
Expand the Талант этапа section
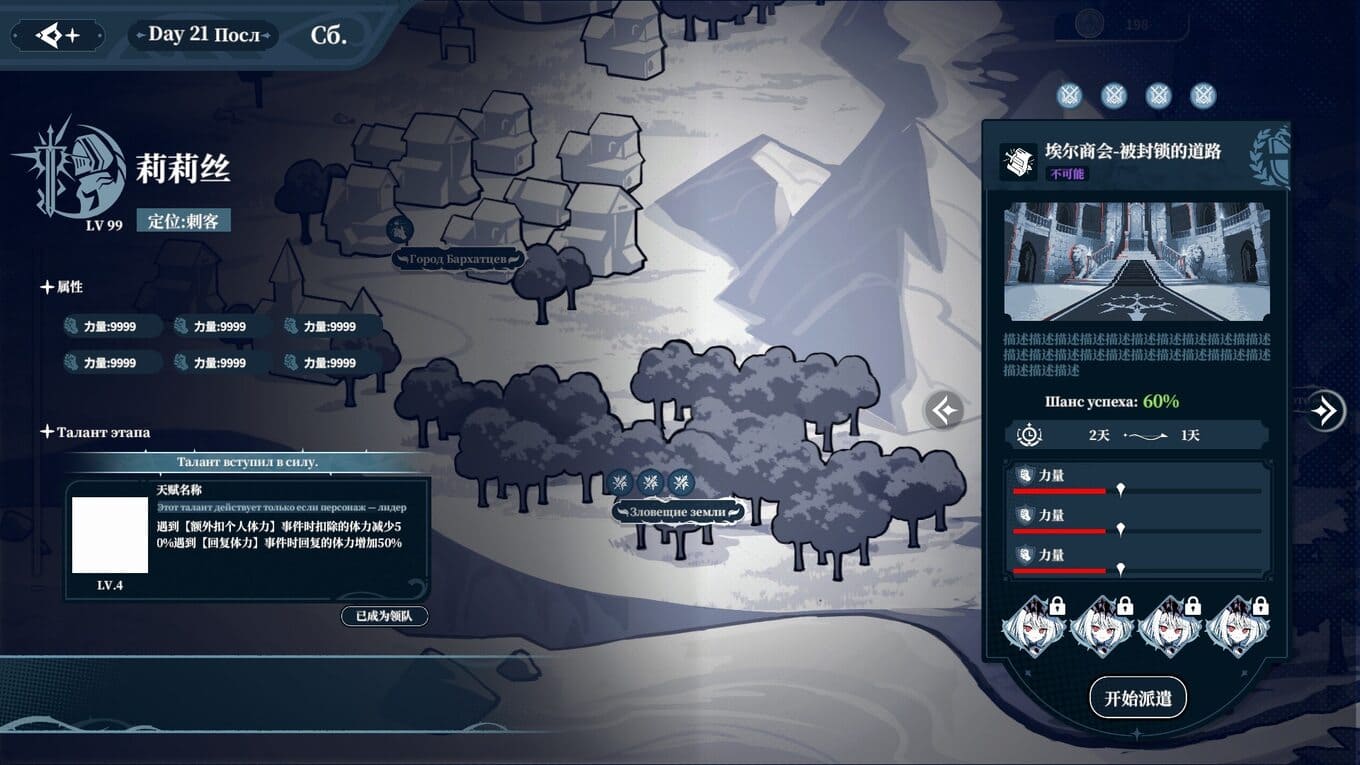click(x=47, y=432)
